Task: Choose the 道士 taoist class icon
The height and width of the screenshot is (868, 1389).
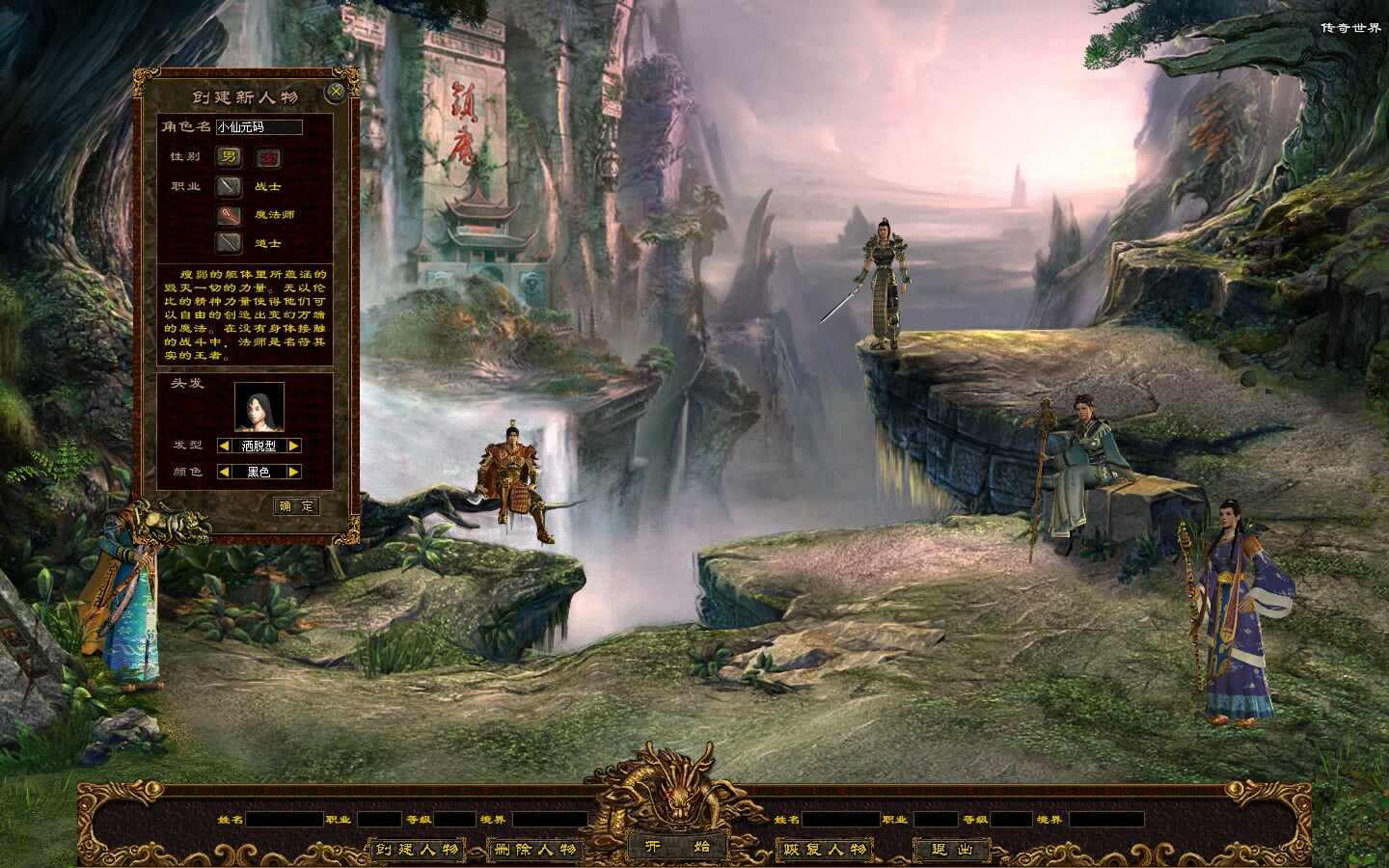Action: pos(229,243)
